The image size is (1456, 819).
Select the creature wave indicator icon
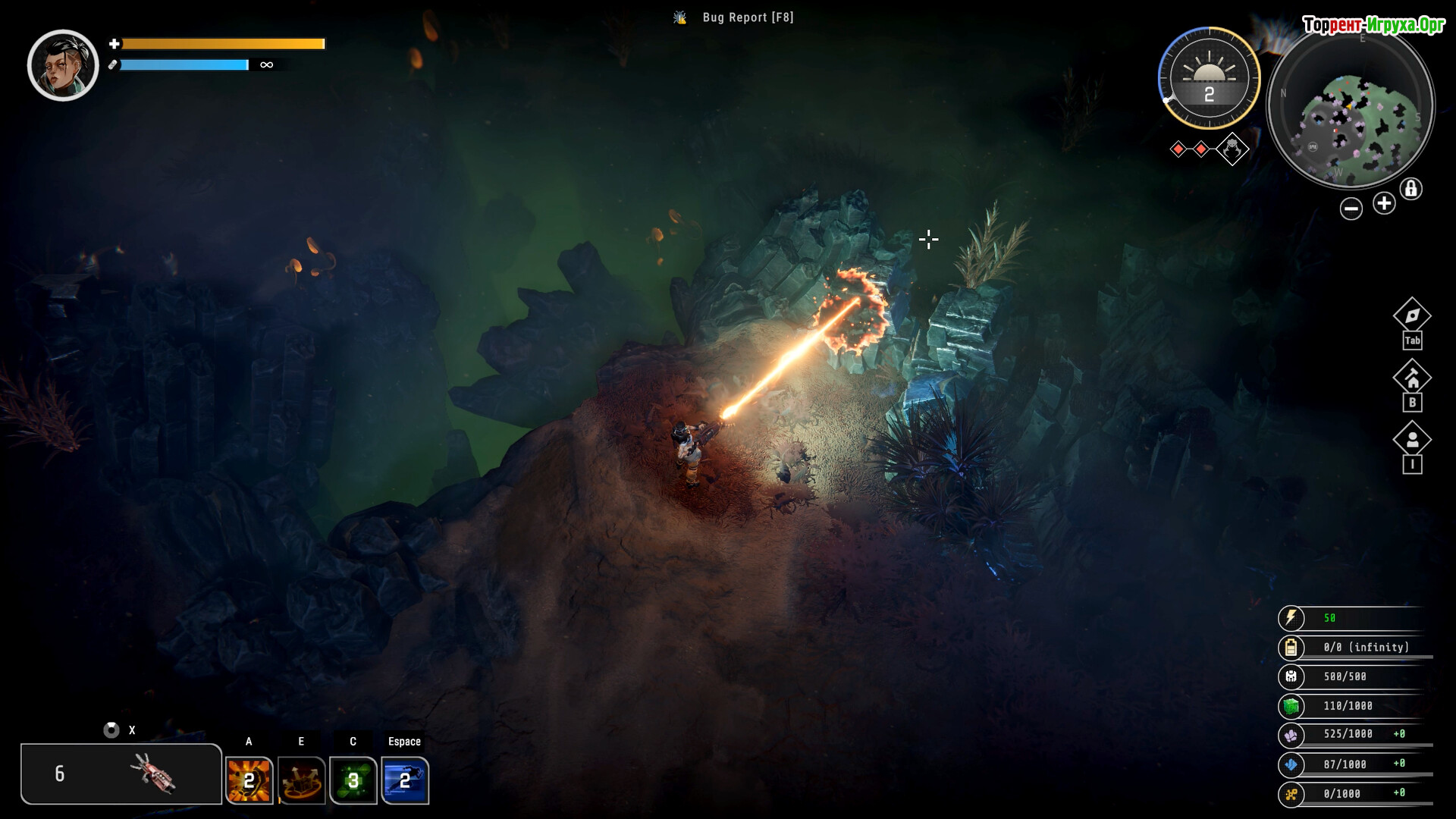click(x=1232, y=149)
